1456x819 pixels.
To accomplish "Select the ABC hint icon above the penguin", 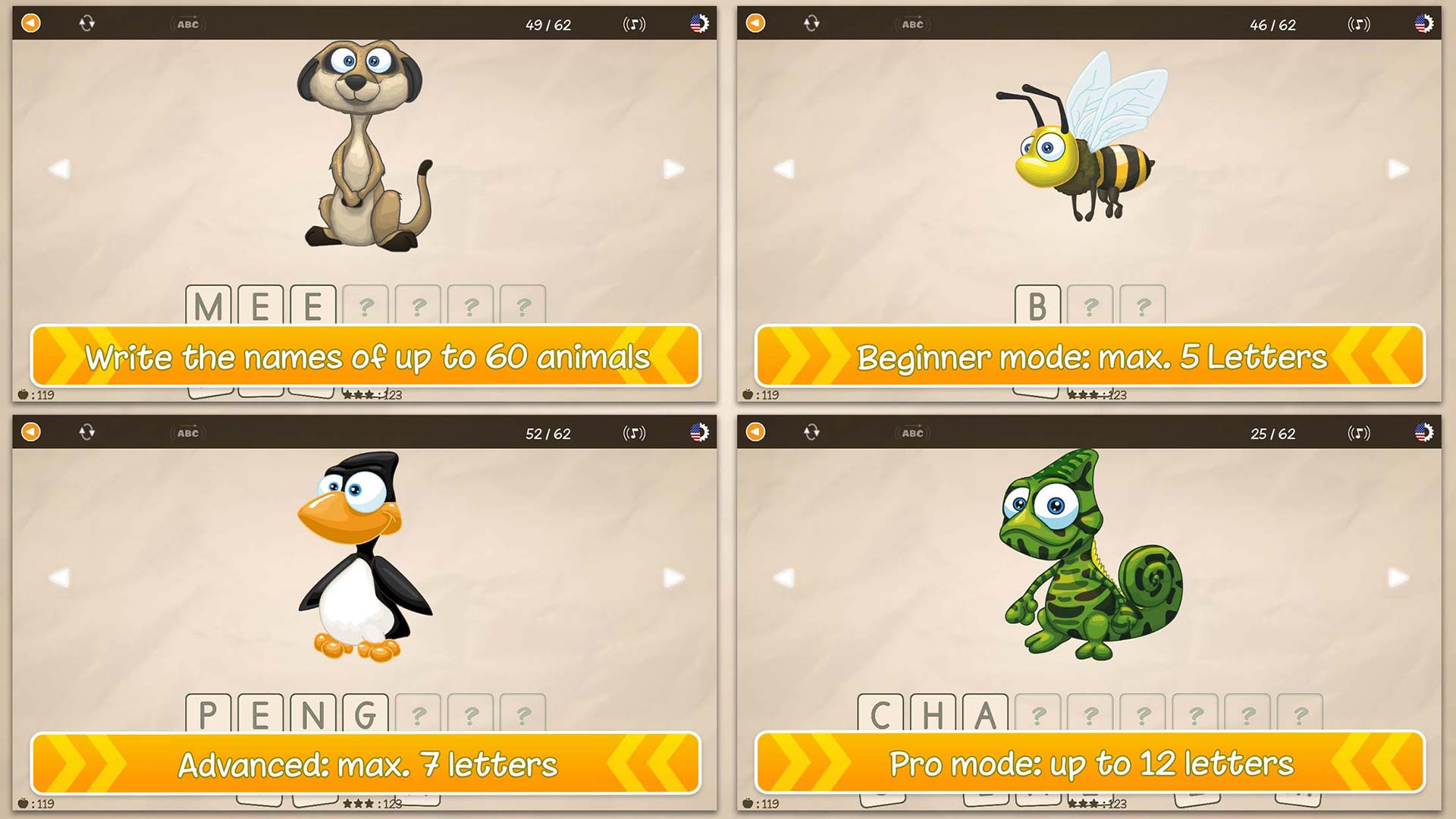I will [x=187, y=433].
